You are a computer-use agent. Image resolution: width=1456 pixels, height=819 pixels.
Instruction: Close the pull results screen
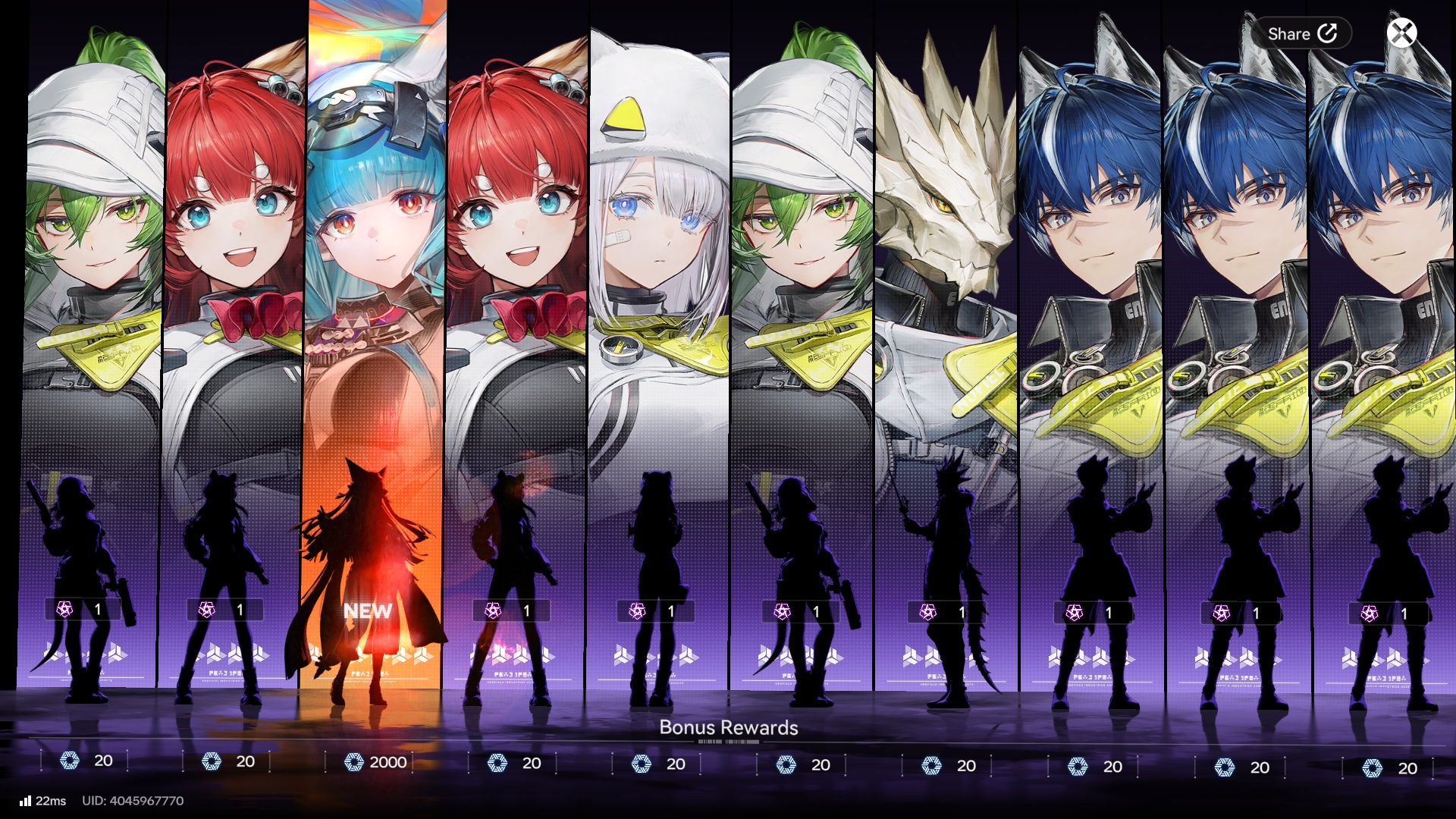[1401, 33]
